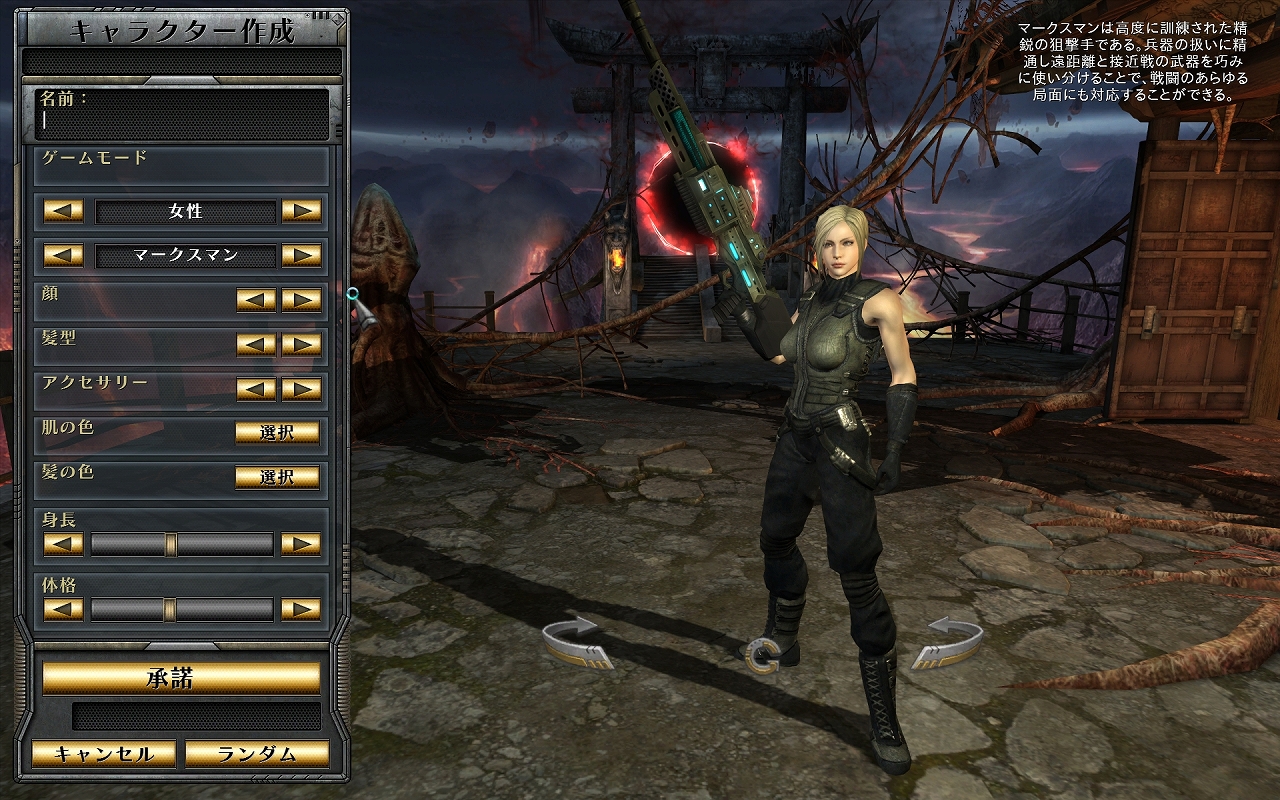Rotate the character using the left curved arrow
This screenshot has width=1280, height=800.
pyautogui.click(x=577, y=641)
